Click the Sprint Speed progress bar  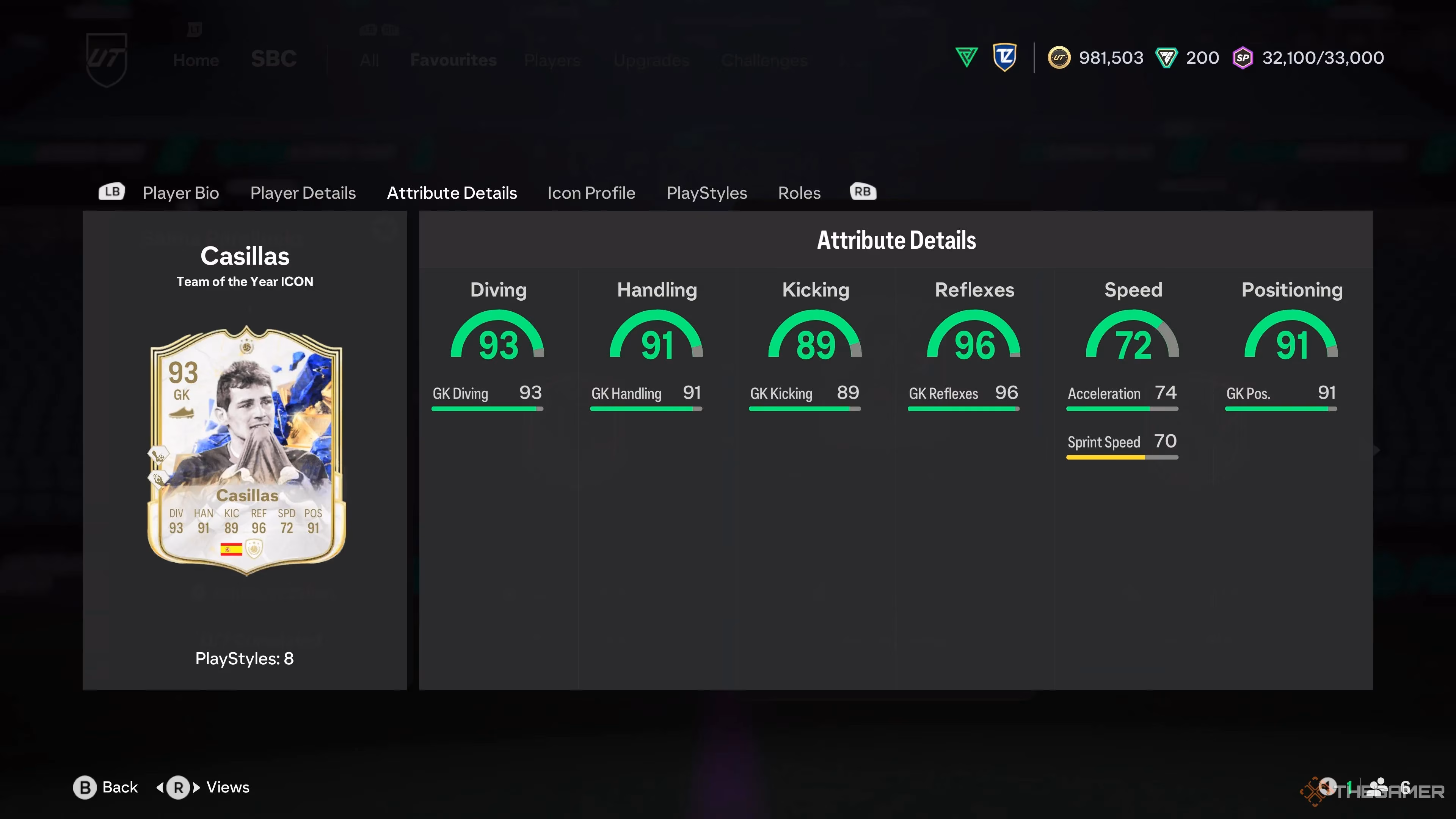click(1122, 458)
